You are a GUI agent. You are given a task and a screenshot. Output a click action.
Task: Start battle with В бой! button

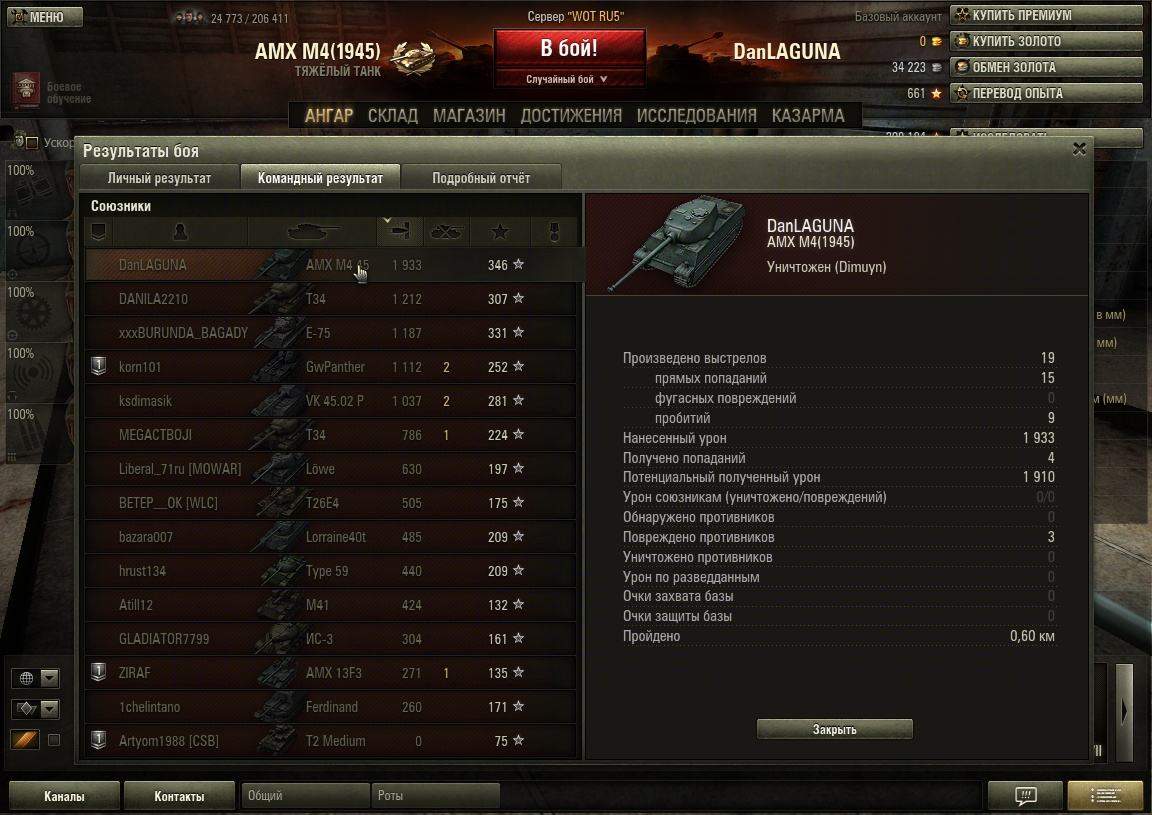tap(569, 49)
